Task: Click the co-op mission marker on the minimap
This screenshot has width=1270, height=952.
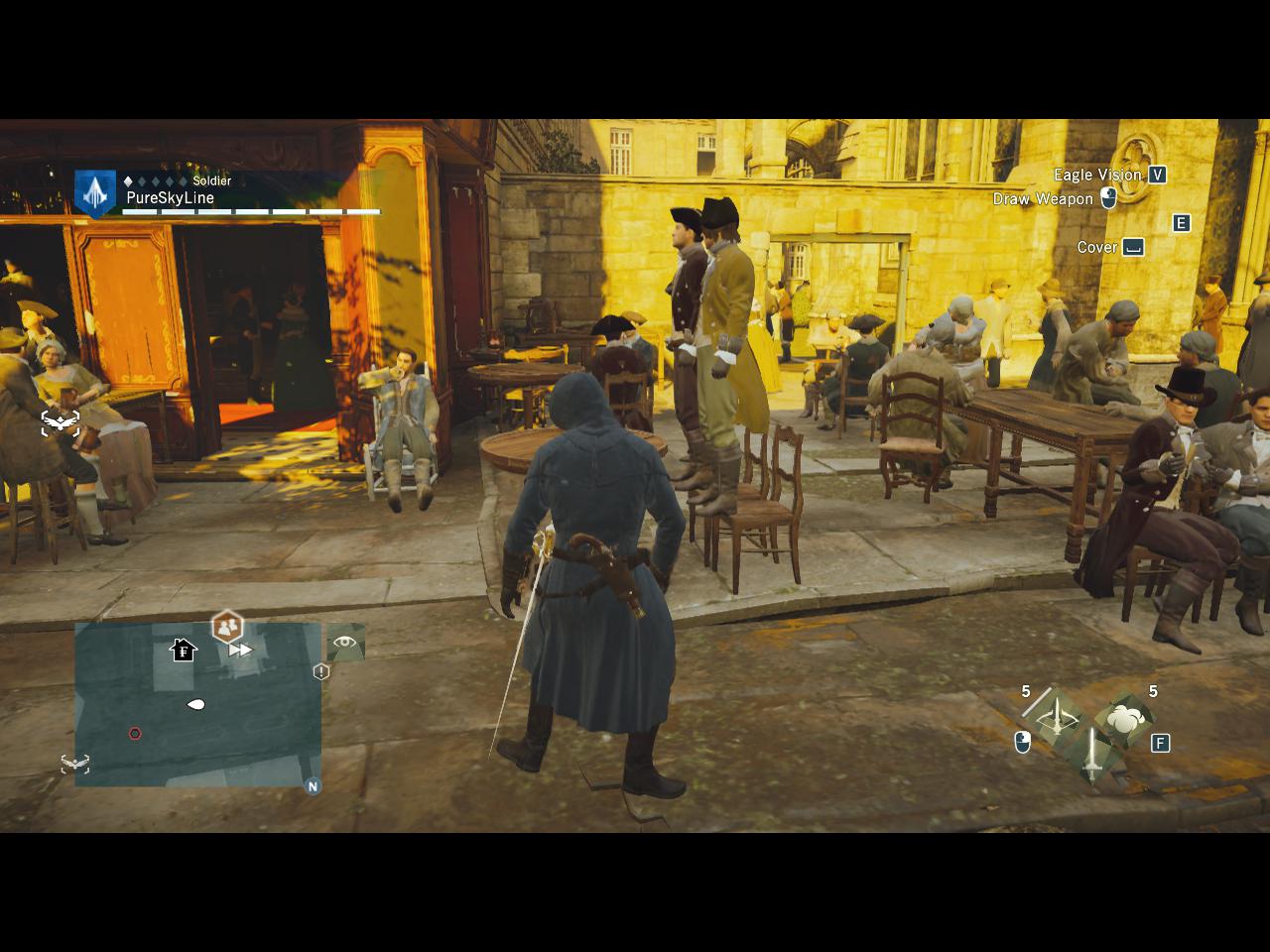Action: 227,627
